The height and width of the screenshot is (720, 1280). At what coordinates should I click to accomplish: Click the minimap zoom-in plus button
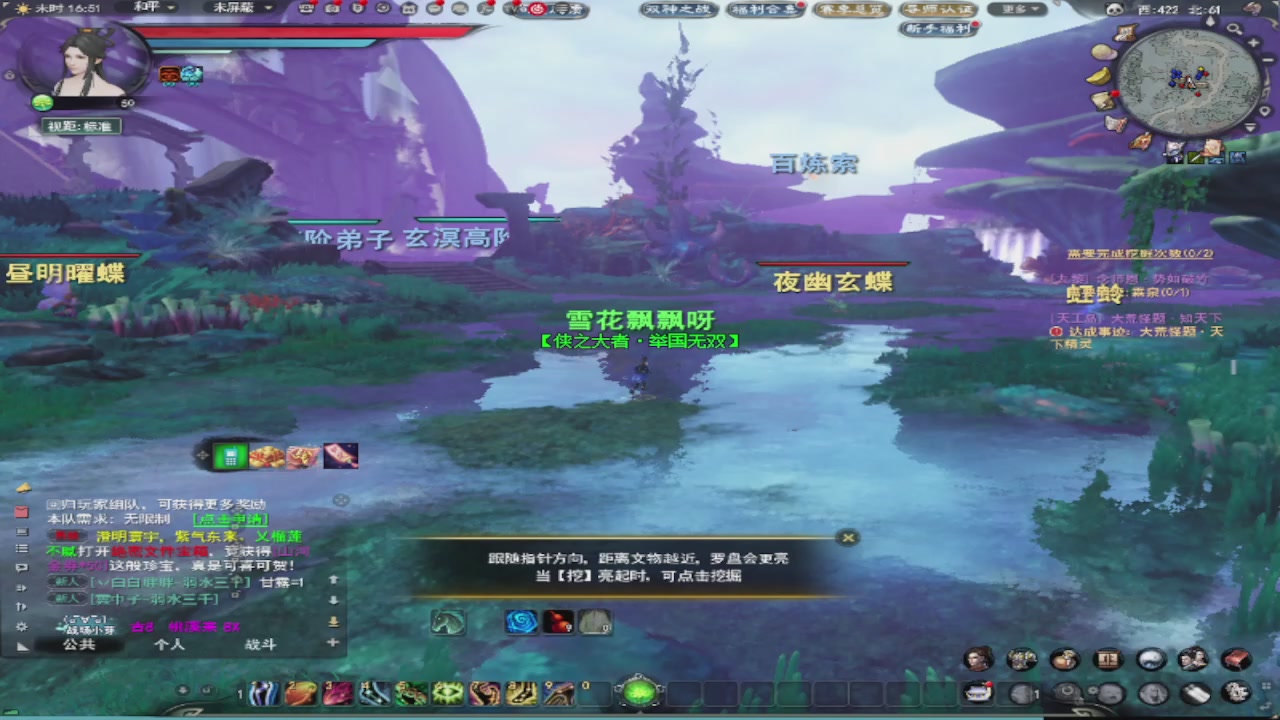point(1254,42)
